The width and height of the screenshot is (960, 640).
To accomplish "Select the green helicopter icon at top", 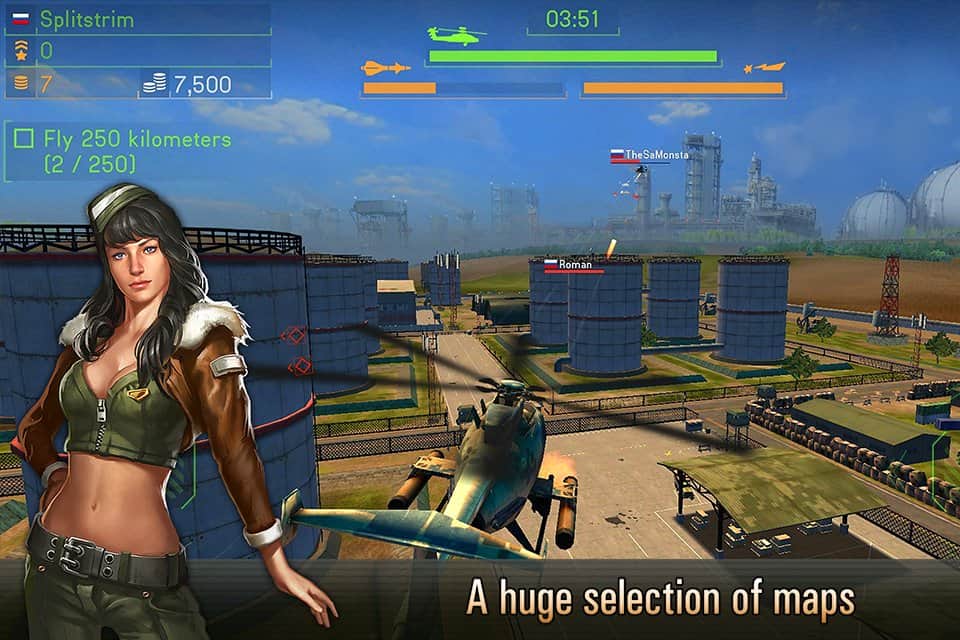I will point(456,35).
